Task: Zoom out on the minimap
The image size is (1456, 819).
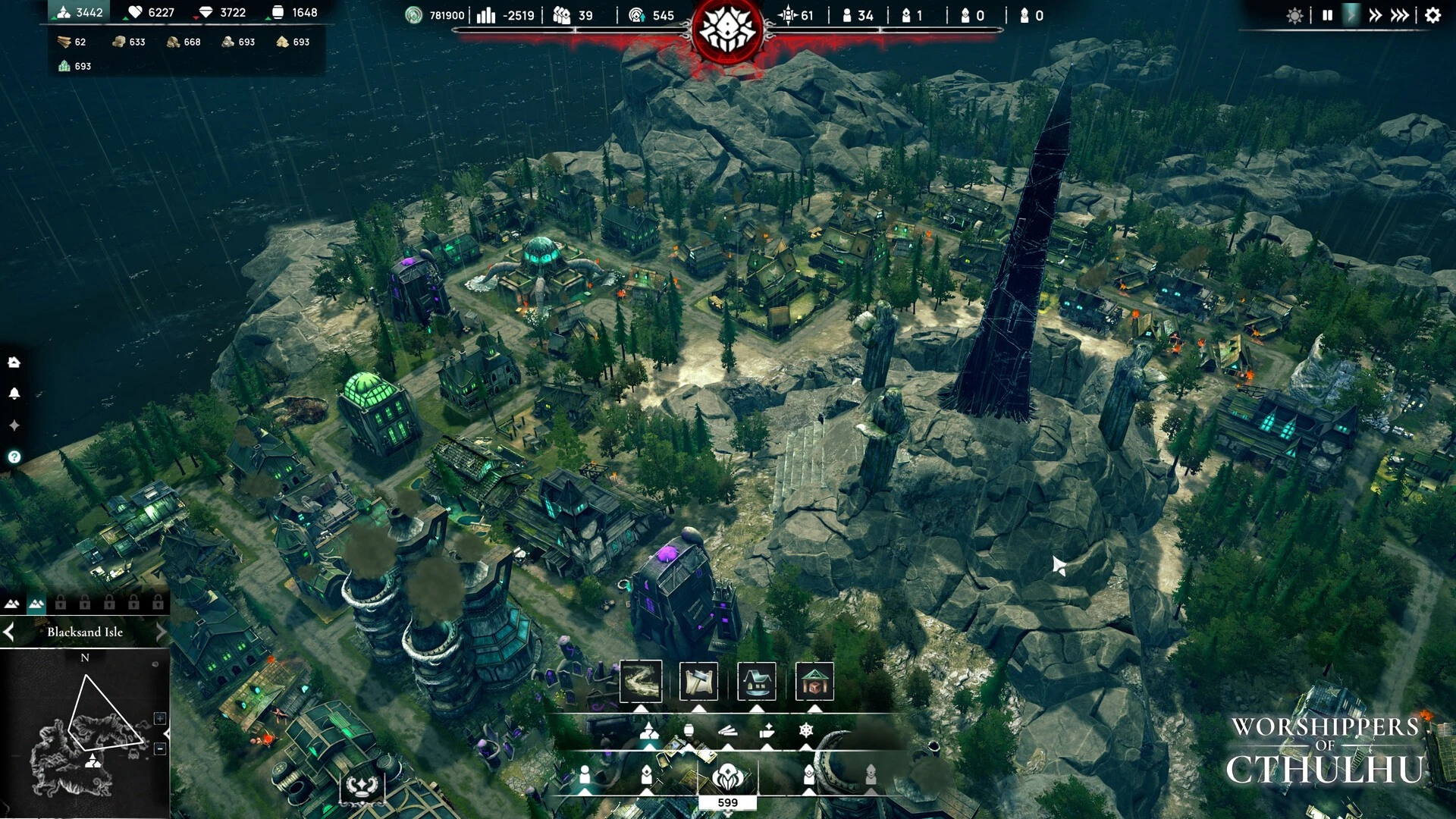Action: tap(160, 748)
